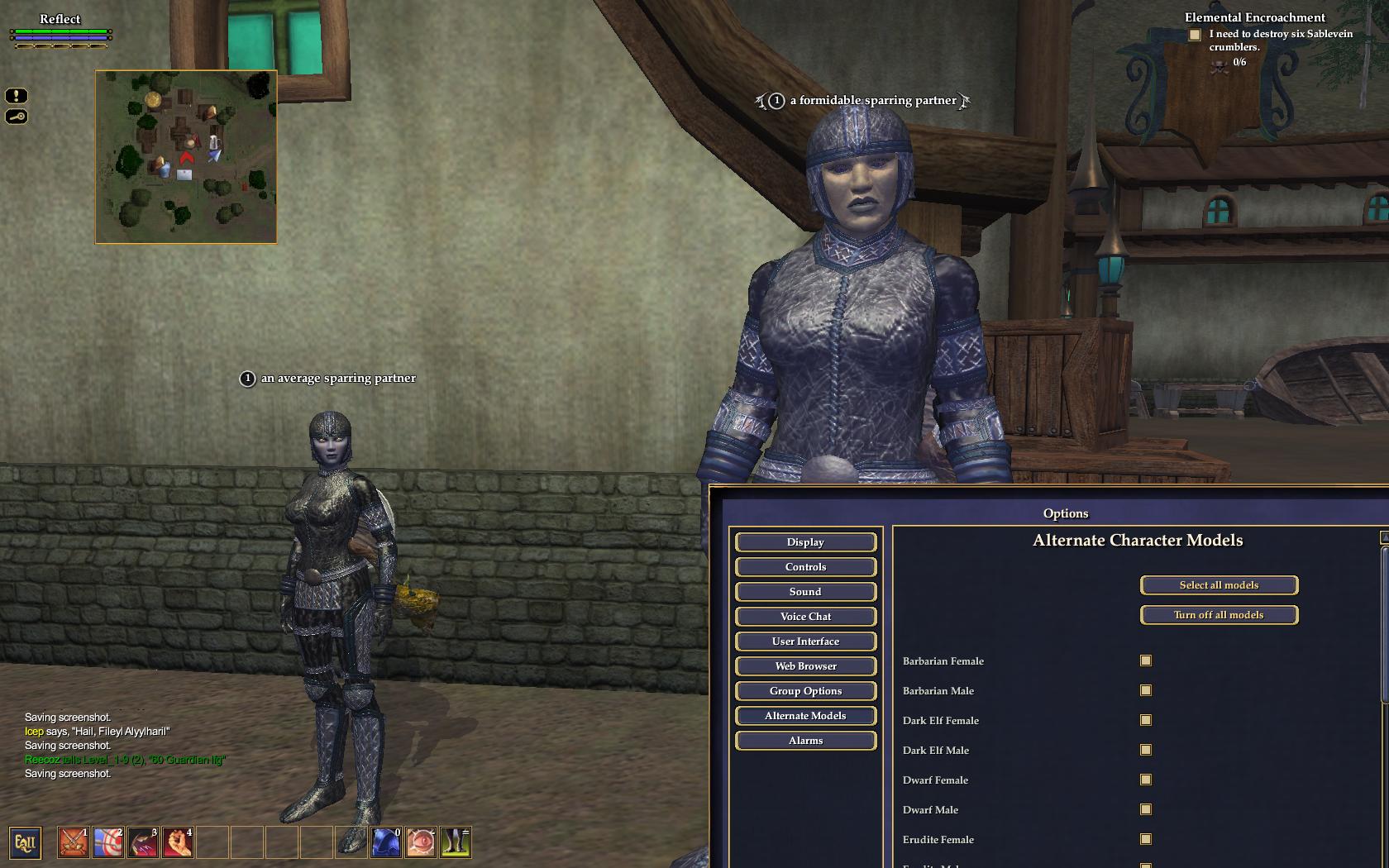Click the Select all models button

(1219, 585)
